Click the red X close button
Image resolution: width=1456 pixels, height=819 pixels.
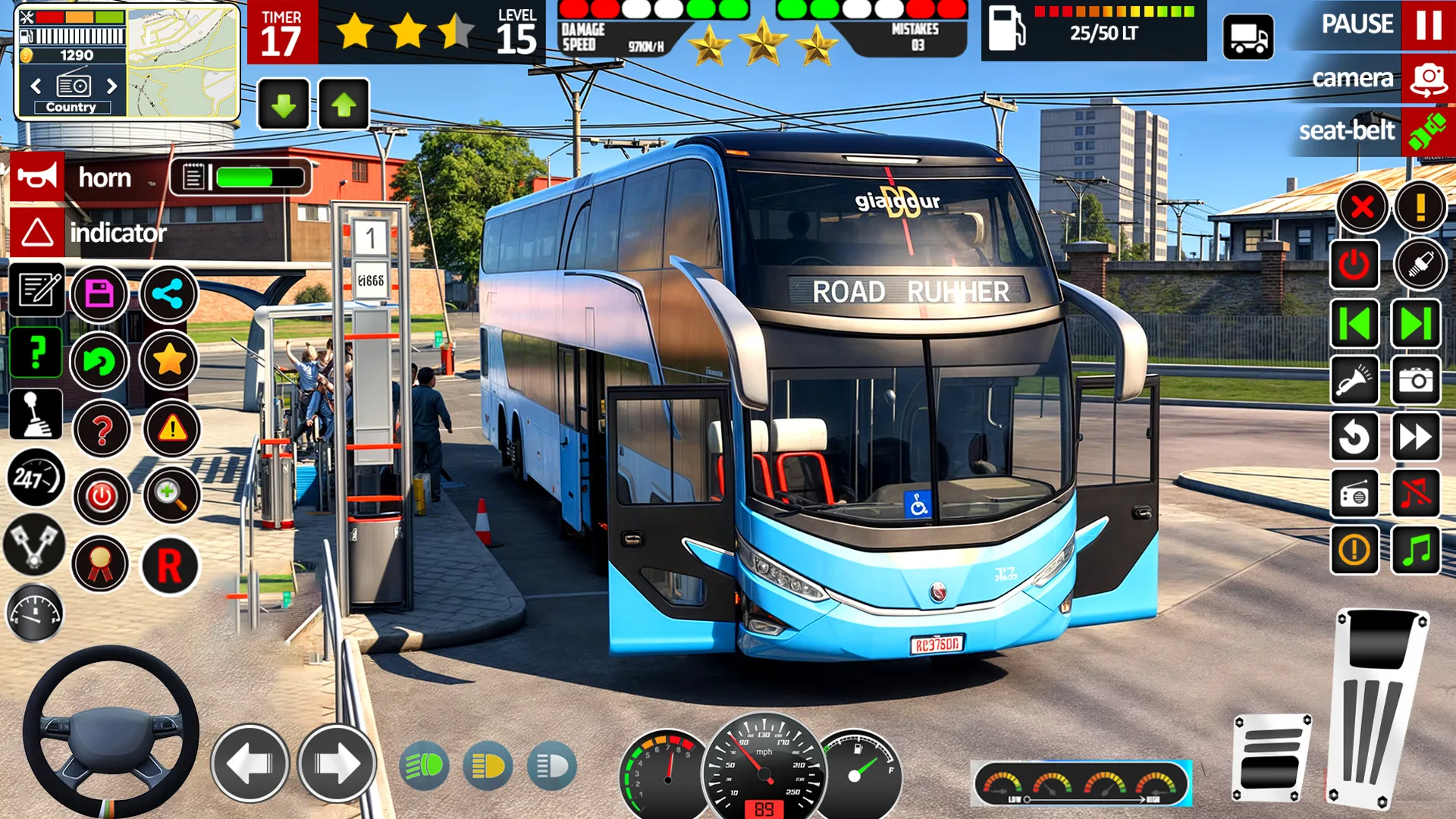click(x=1362, y=206)
